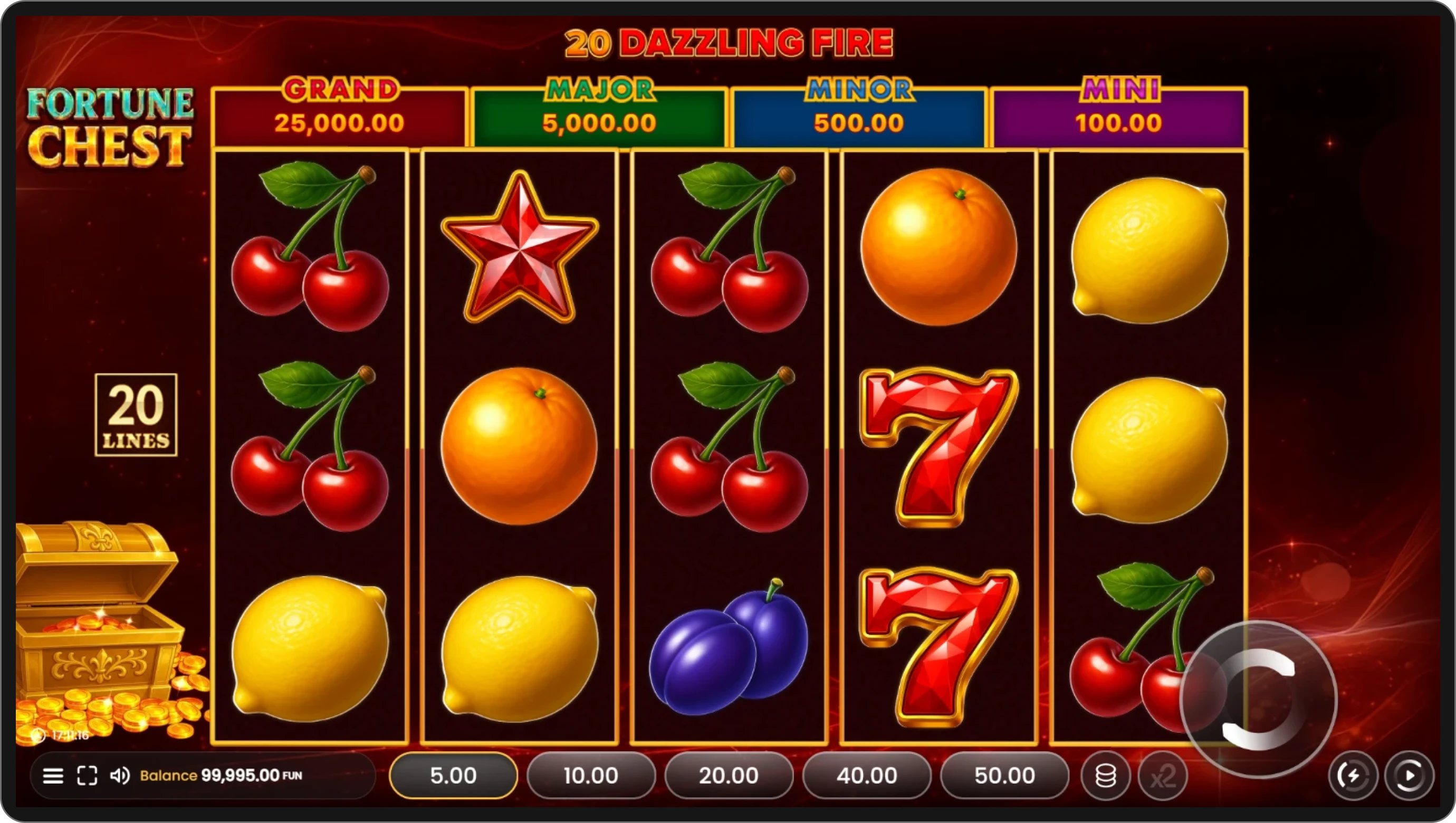Set bet to 20.00

click(x=729, y=776)
